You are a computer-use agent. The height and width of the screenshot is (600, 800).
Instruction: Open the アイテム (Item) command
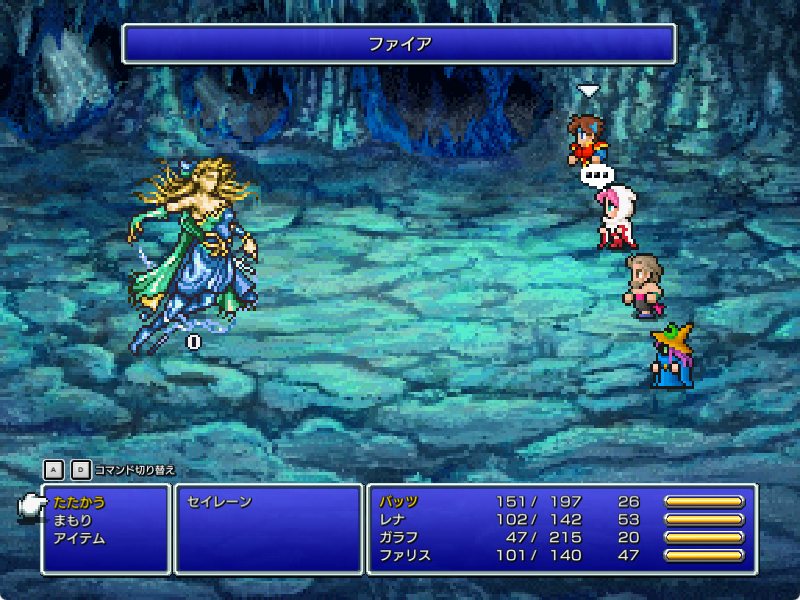(79, 538)
